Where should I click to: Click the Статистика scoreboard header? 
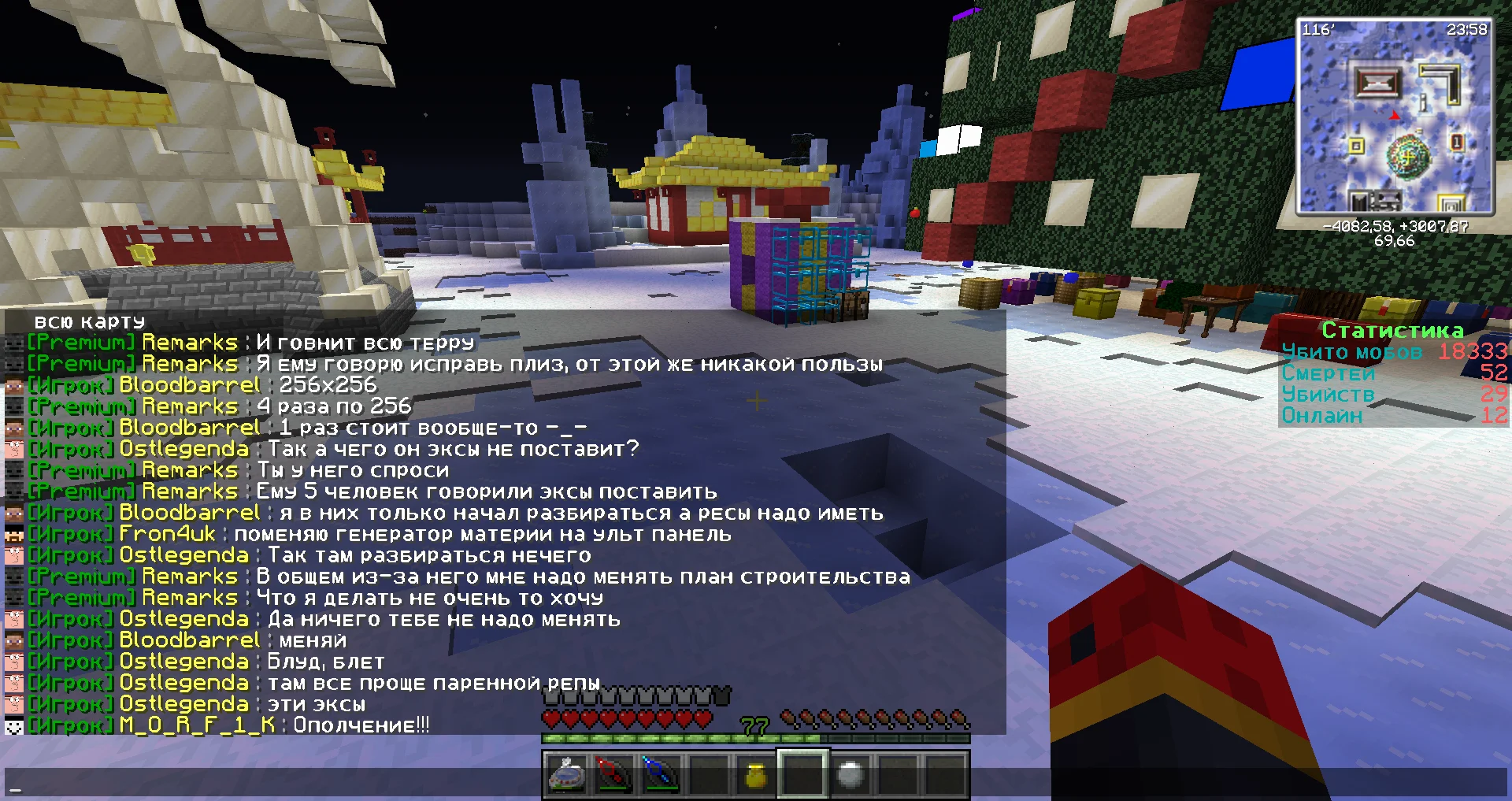click(1392, 330)
